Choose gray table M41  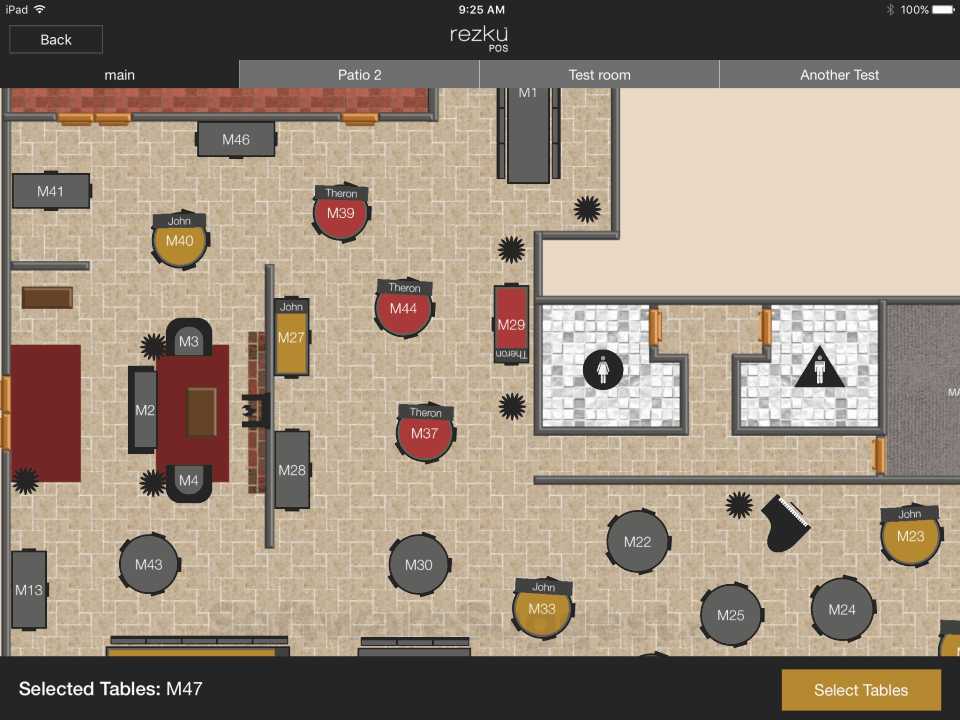tap(51, 191)
